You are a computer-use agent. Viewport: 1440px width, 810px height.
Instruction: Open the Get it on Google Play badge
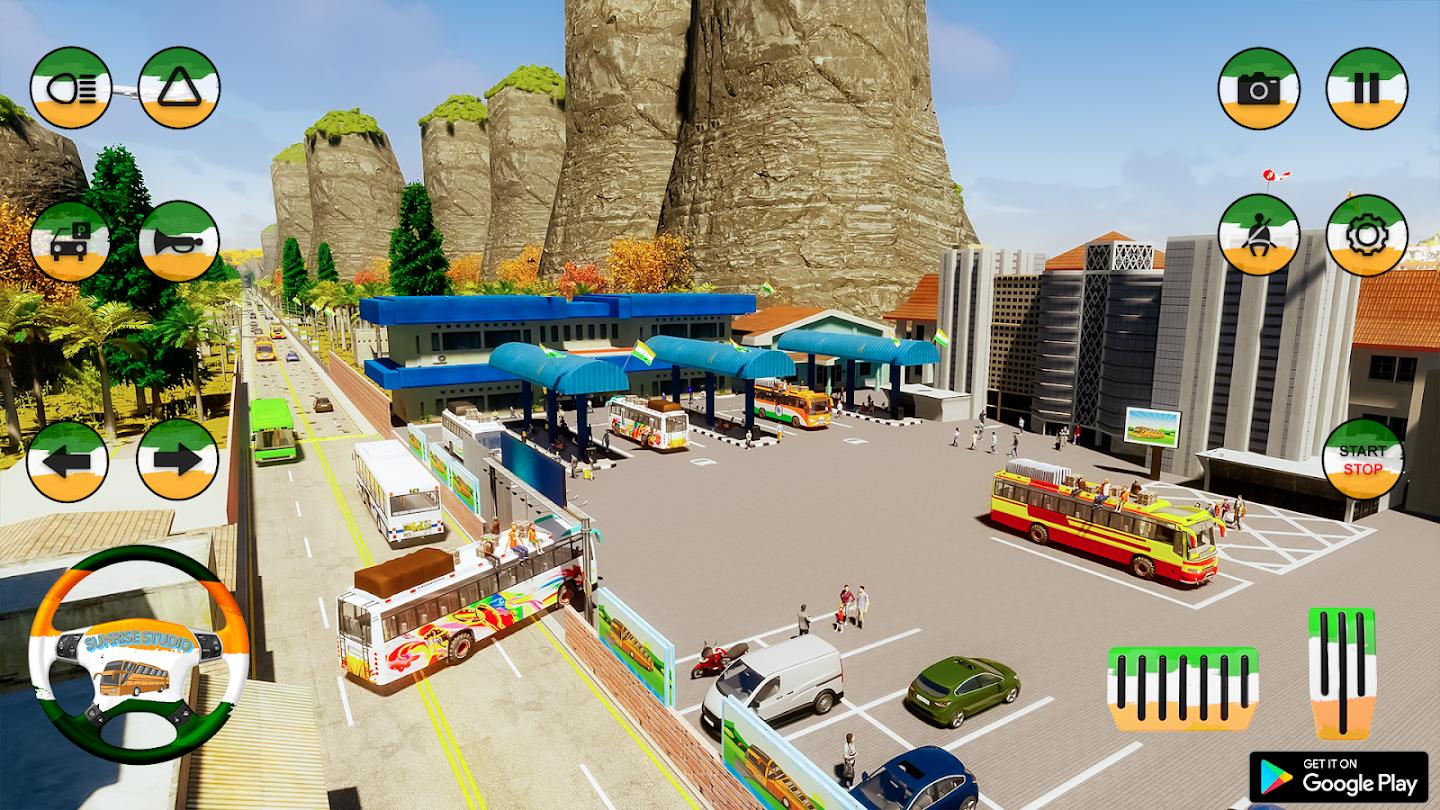coord(1338,777)
